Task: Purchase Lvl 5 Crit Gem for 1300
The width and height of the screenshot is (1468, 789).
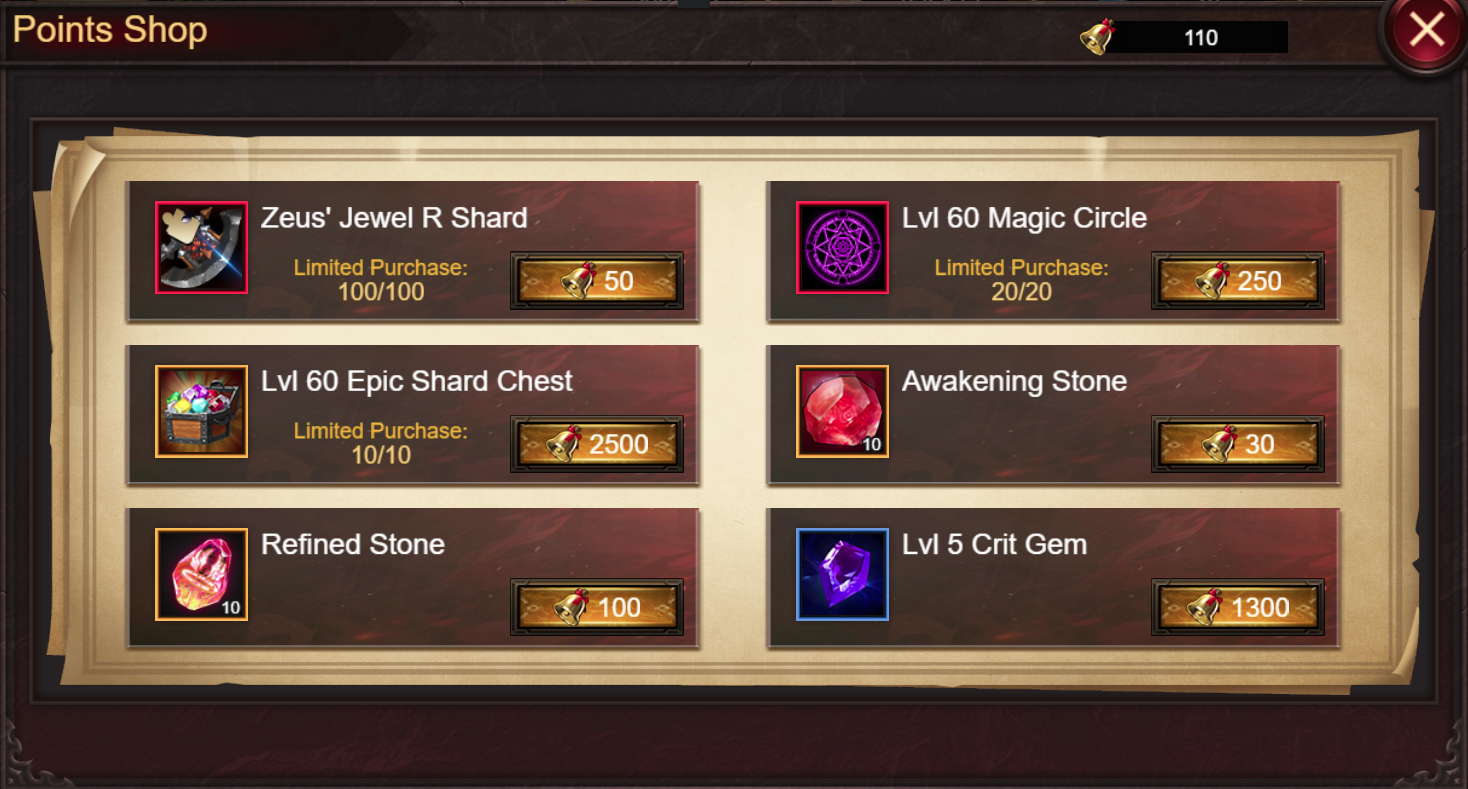Action: [x=1238, y=607]
